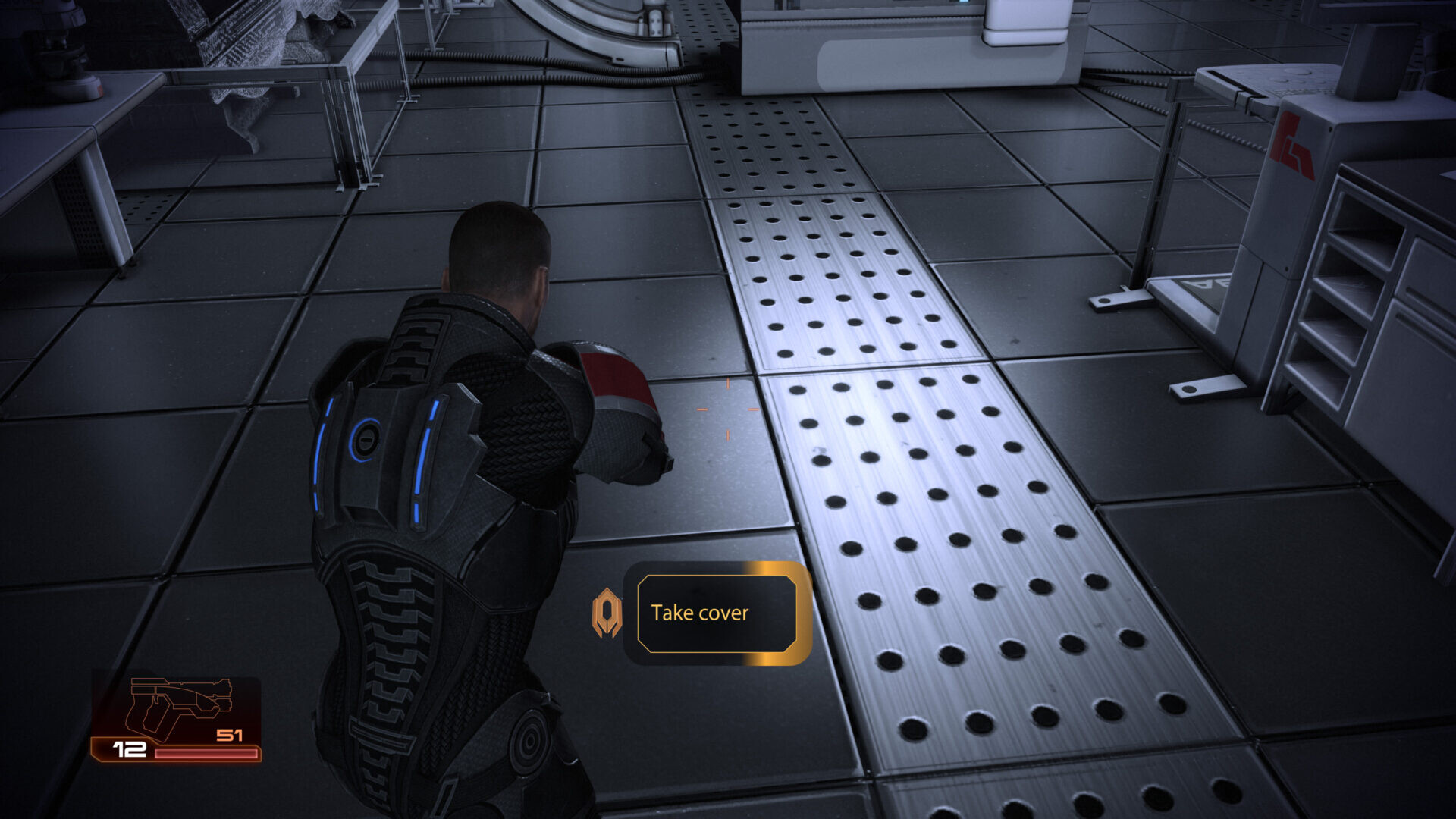Click the Take cover prompt box
Viewport: 1456px width, 819px height.
717,613
